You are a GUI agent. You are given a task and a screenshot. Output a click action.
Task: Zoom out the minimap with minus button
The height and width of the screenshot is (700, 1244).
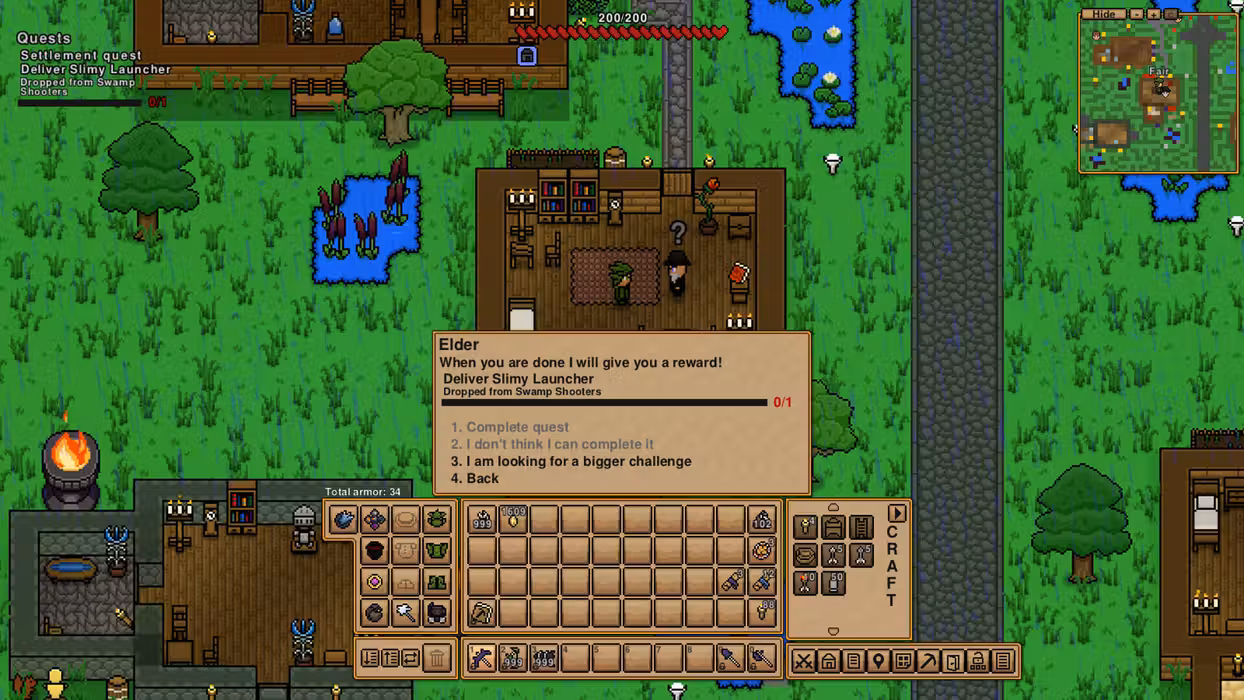1136,15
